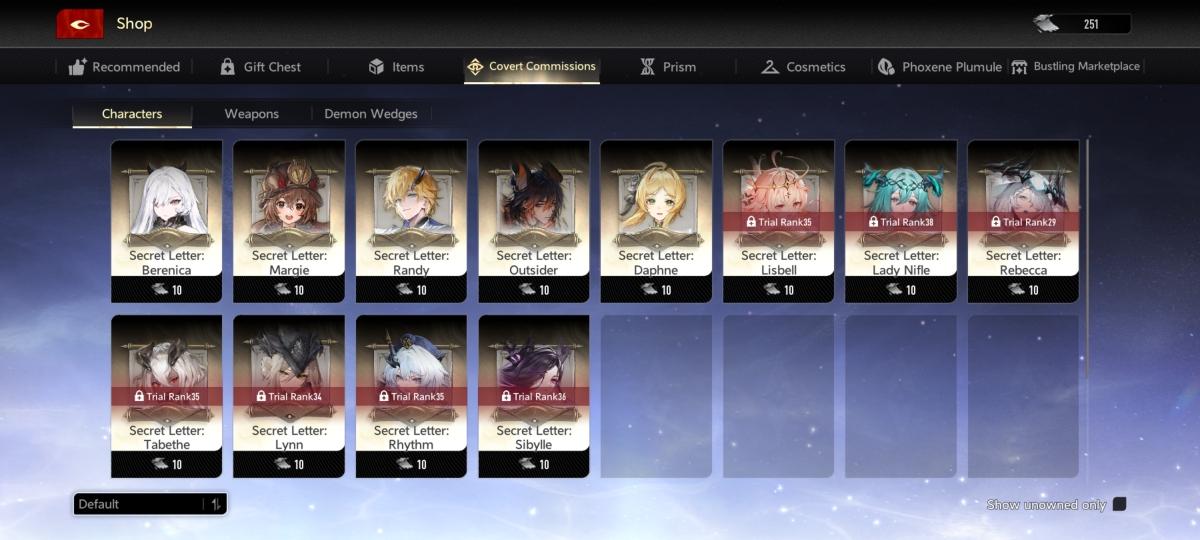Click the red Shop emblem icon
This screenshot has width=1200, height=540.
pos(79,23)
